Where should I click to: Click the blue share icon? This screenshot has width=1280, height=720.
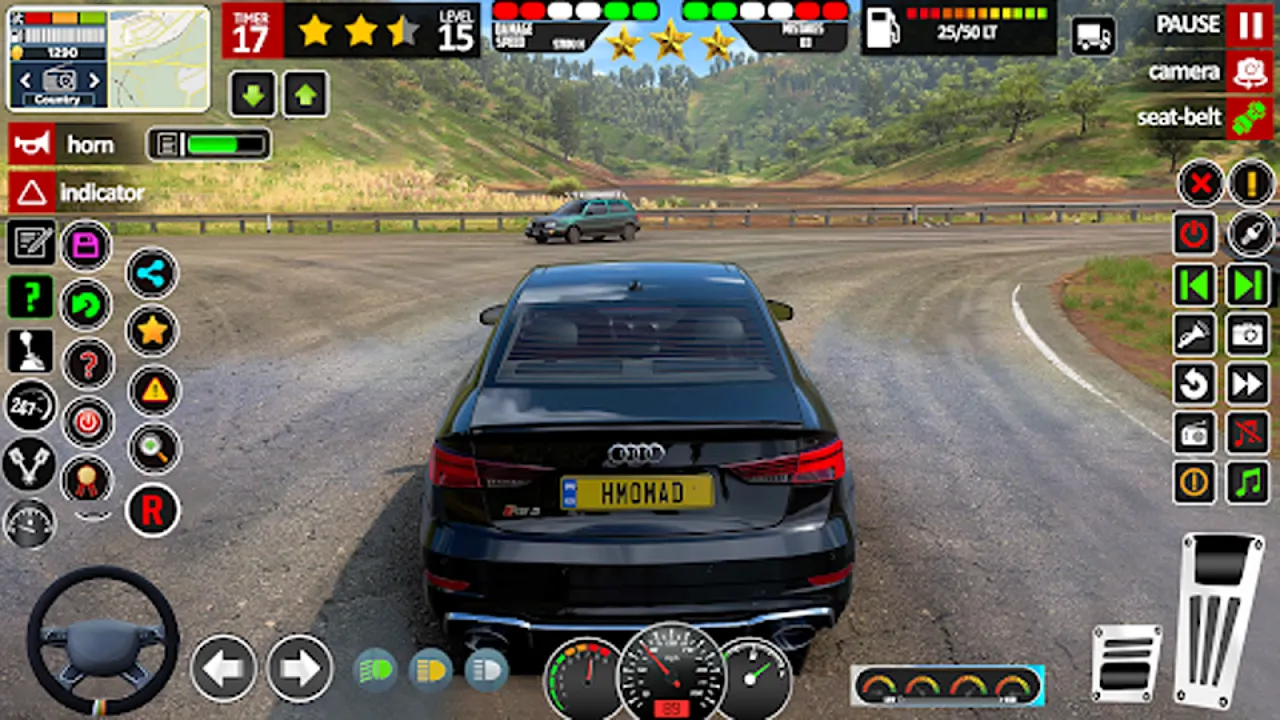coord(152,273)
